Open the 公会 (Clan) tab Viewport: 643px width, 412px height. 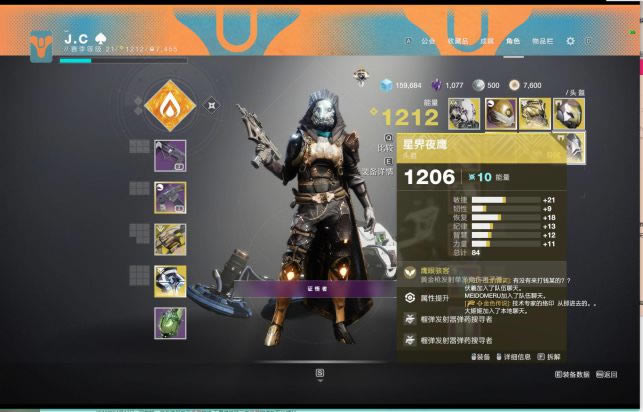tap(428, 41)
